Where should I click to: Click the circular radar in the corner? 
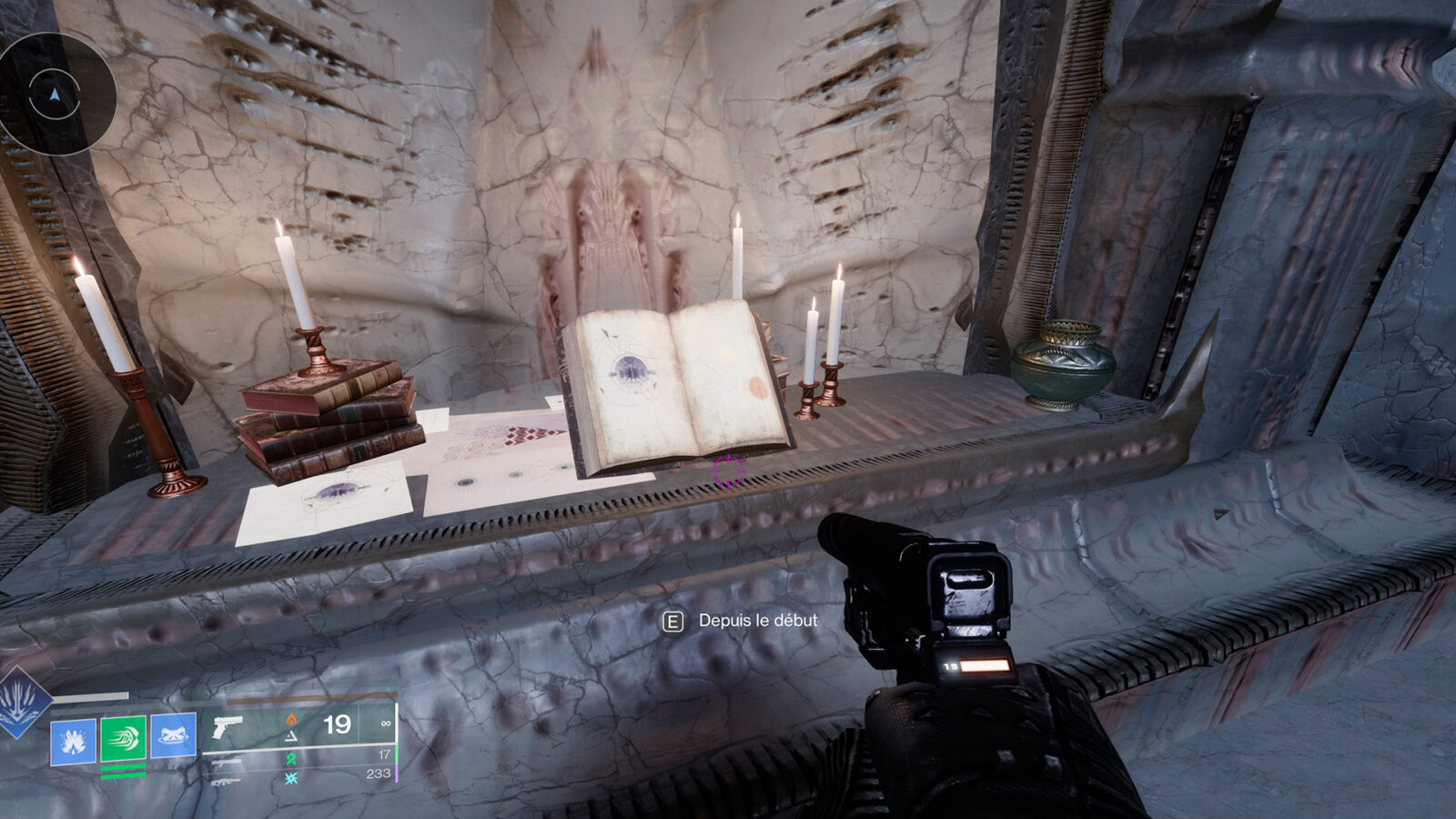point(56,94)
